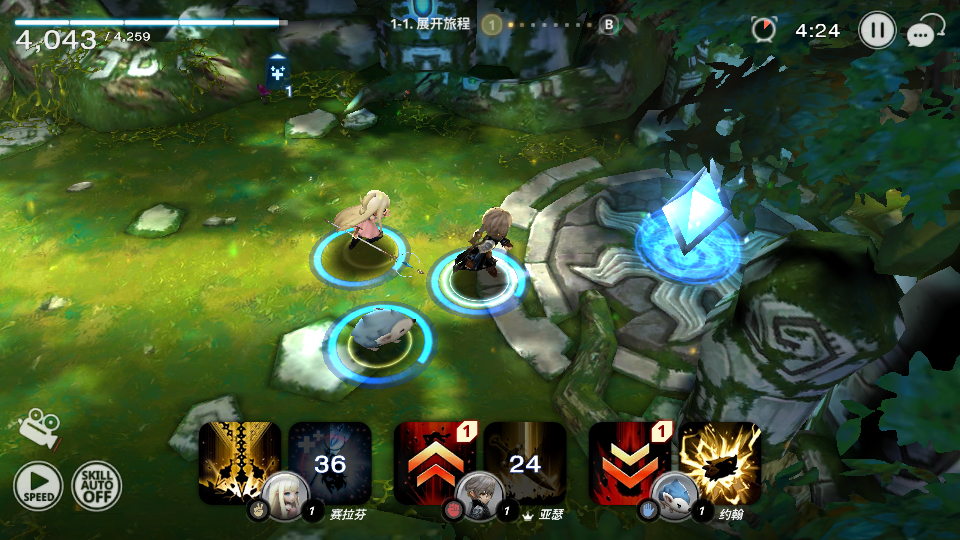This screenshot has height=540, width=960.
Task: Select the skill on 36 cooldown
Action: (330, 460)
